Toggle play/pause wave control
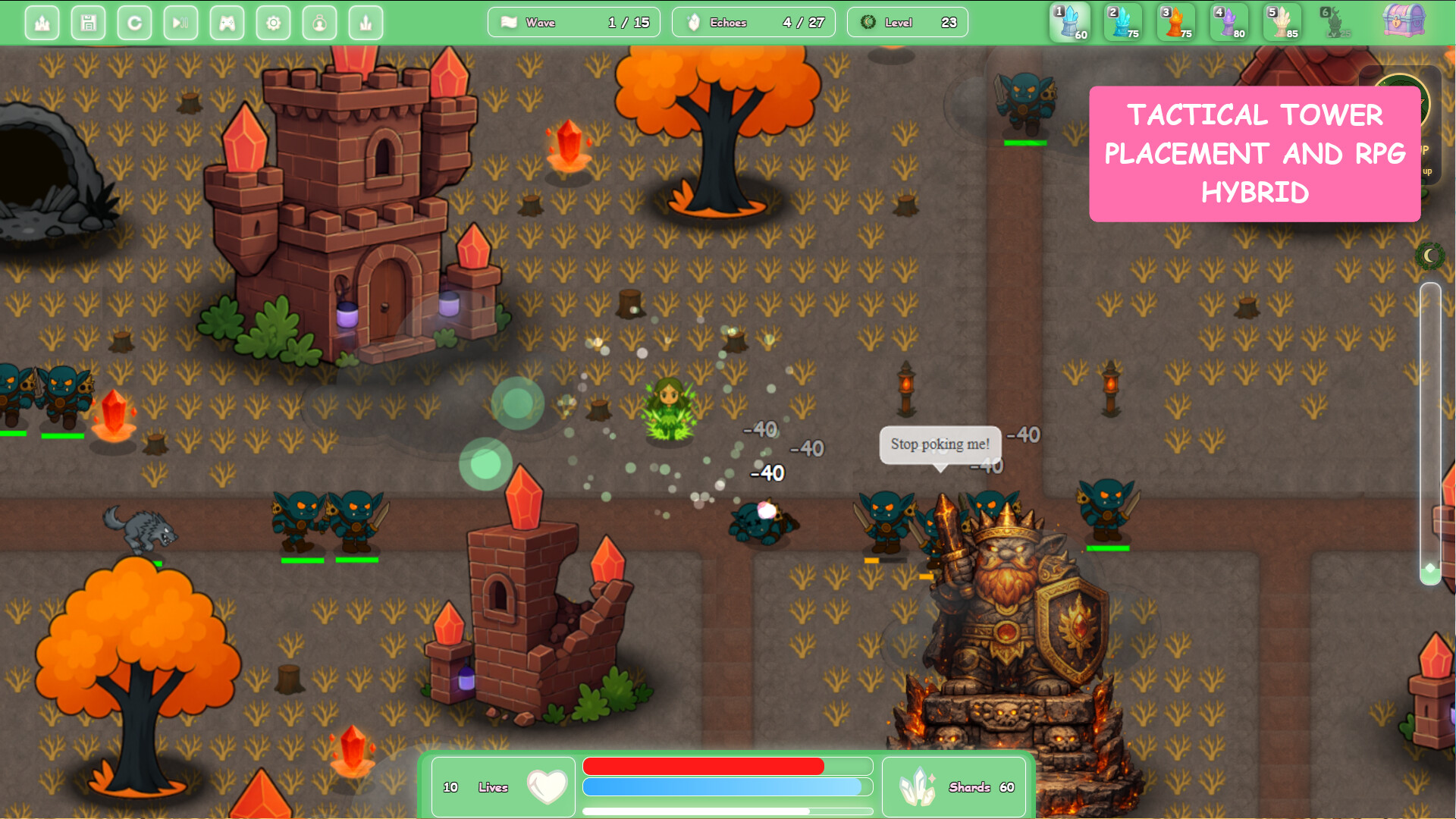1456x819 pixels. click(180, 23)
